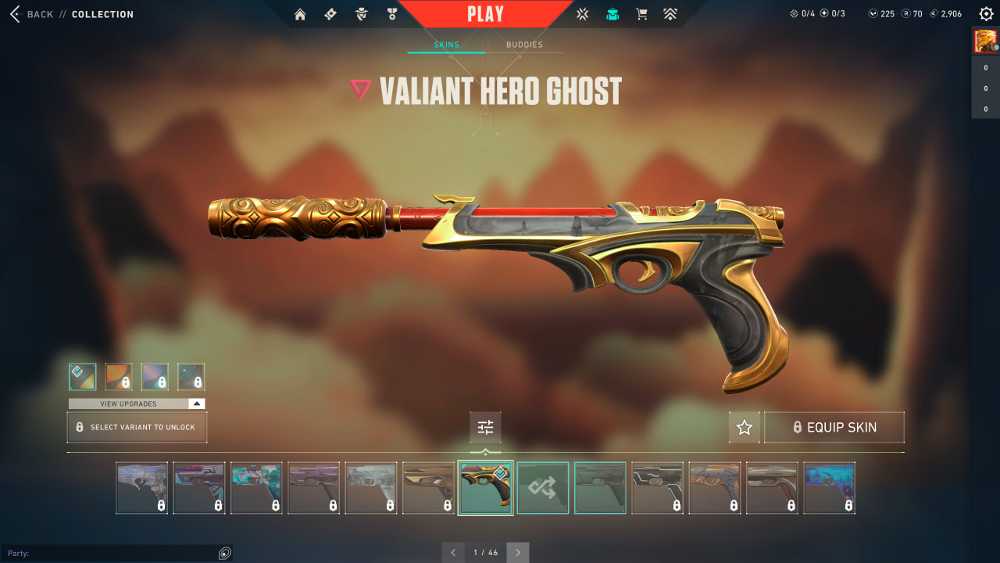1000x563 pixels.
Task: Start matchmaking with the PLAY button
Action: click(x=485, y=14)
